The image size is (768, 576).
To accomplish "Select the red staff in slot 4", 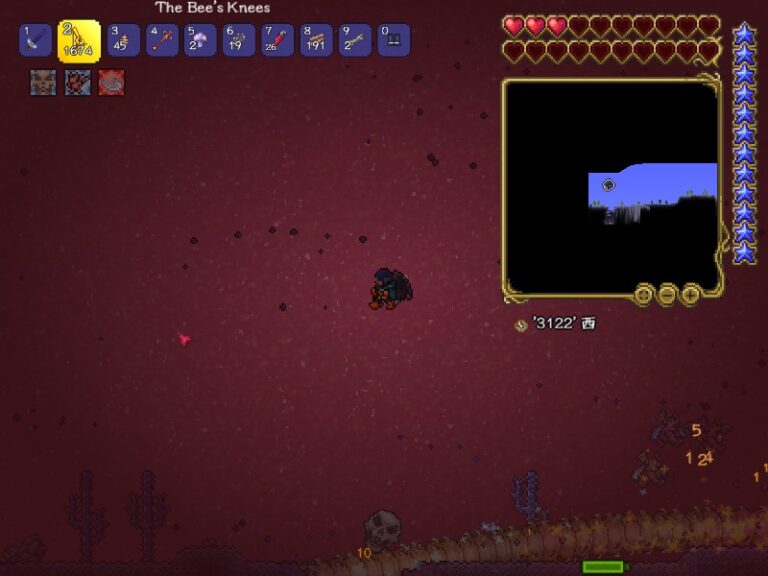I will [x=162, y=41].
